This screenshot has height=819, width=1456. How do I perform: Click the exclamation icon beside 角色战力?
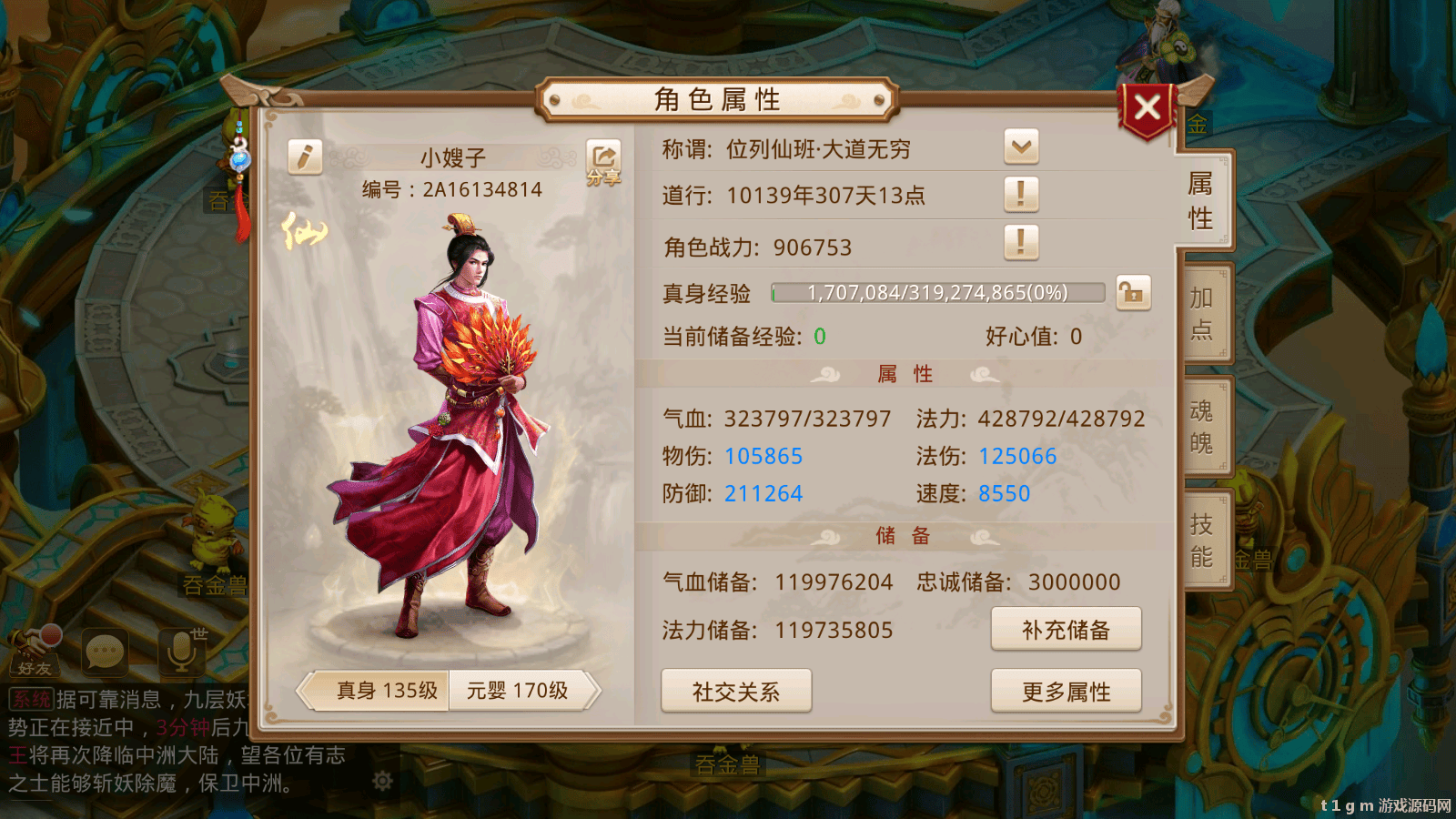tap(1021, 244)
